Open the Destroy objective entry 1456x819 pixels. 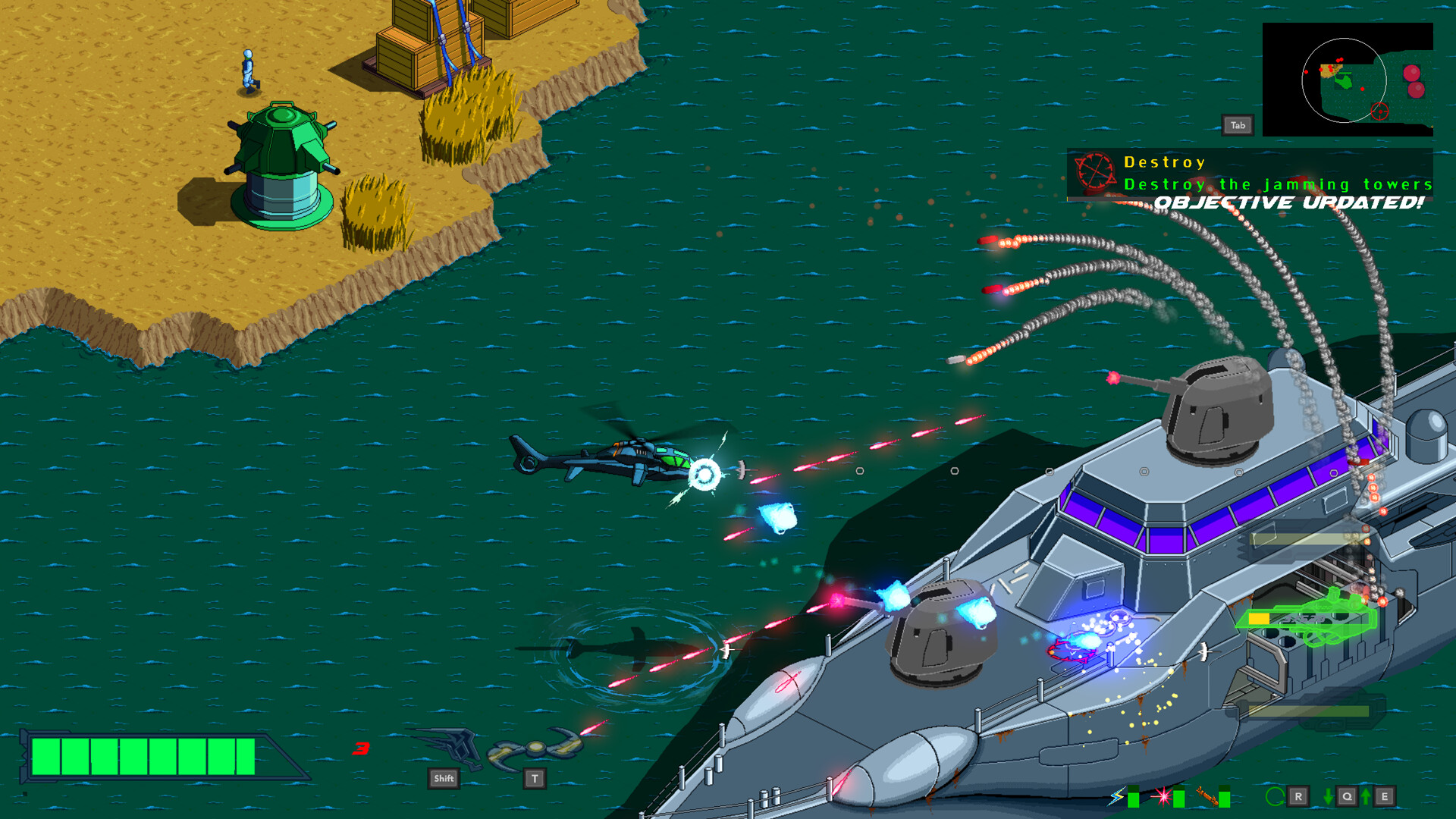pyautogui.click(x=1164, y=162)
